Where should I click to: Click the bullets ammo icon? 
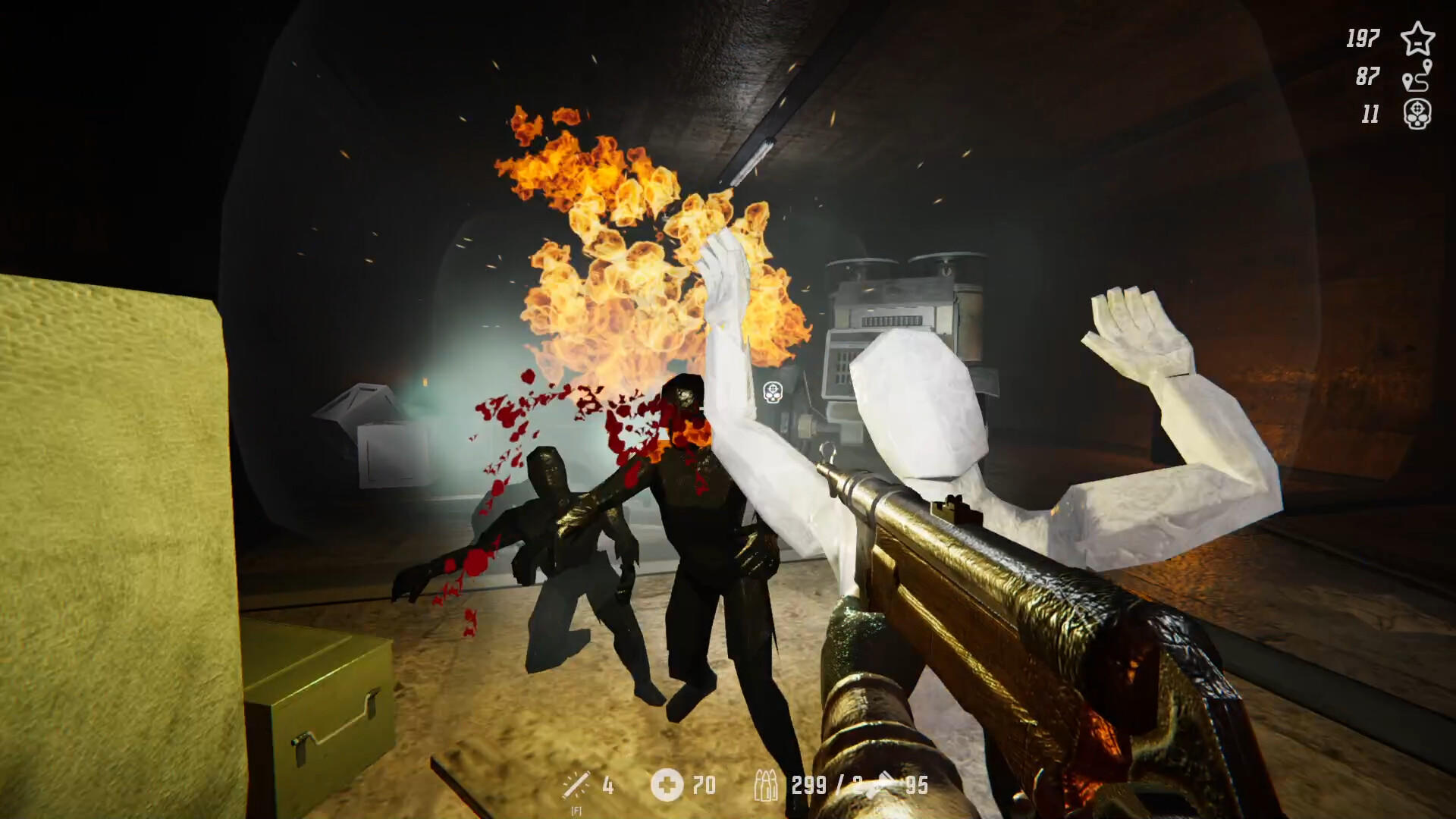point(766,786)
